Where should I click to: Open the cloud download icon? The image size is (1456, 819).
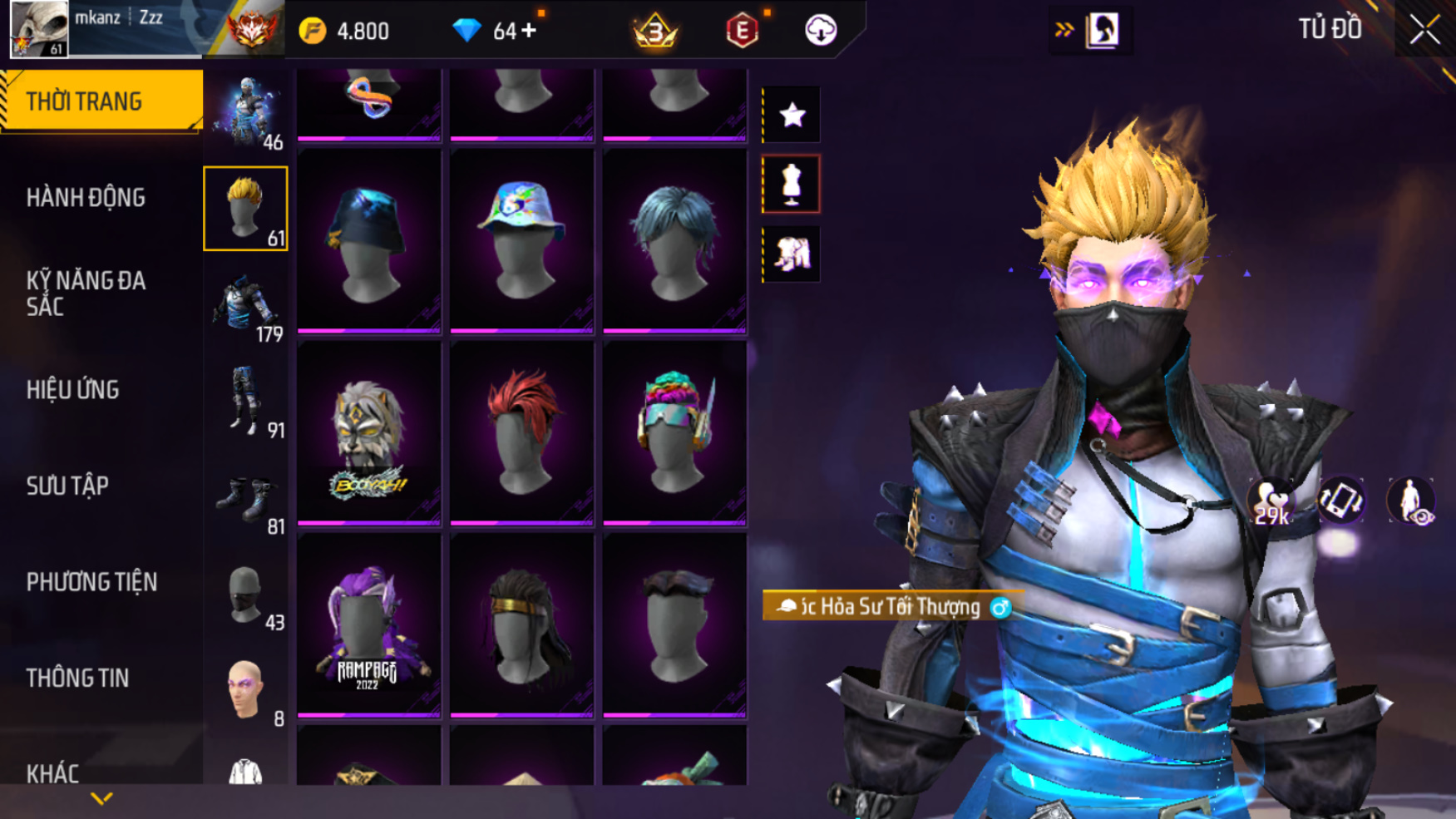coord(821,31)
